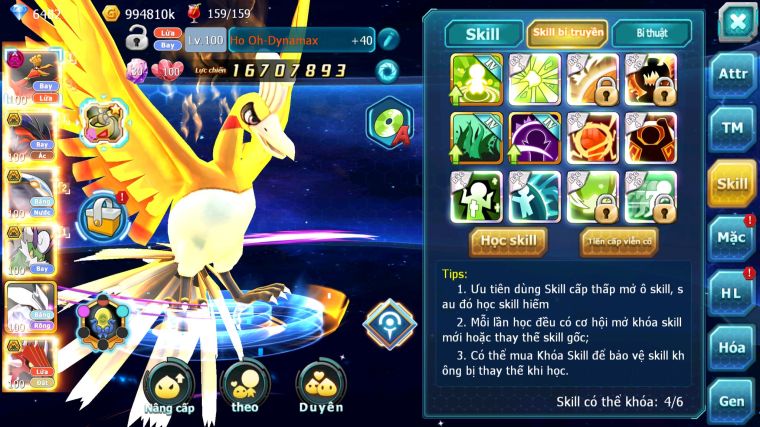Select the purple crescent skill icon

(534, 137)
